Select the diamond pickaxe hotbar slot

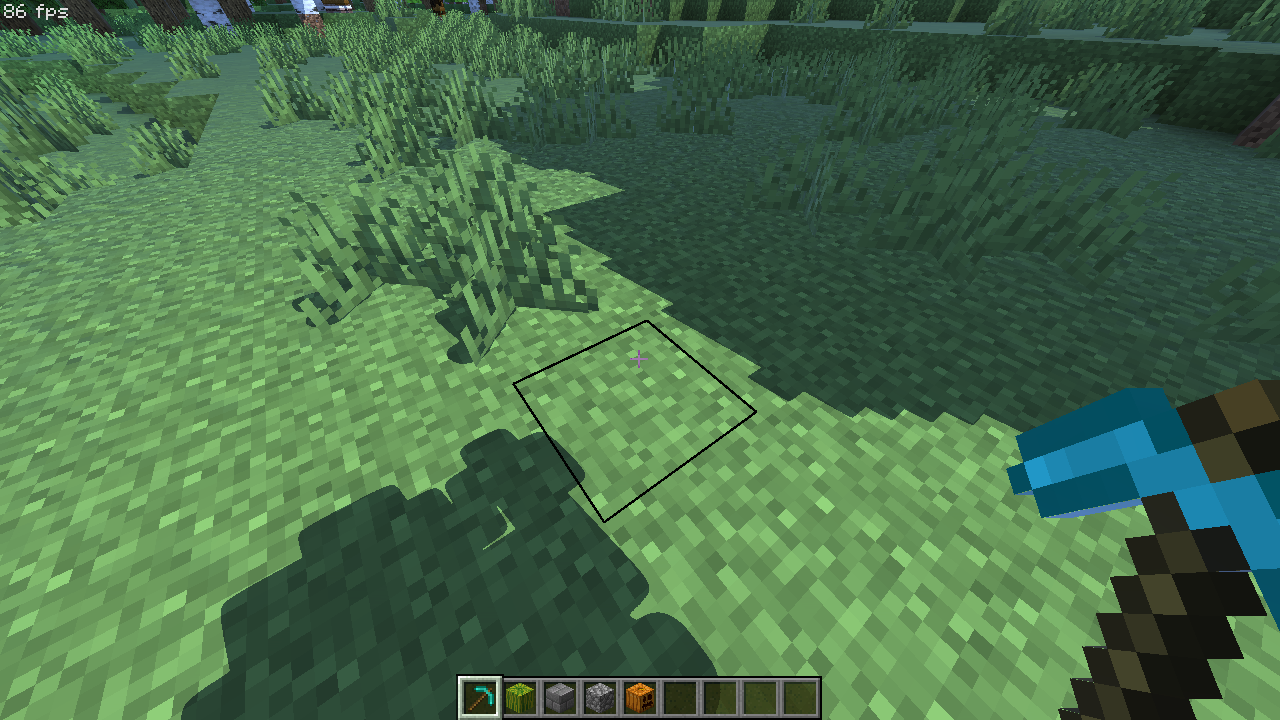(x=480, y=697)
